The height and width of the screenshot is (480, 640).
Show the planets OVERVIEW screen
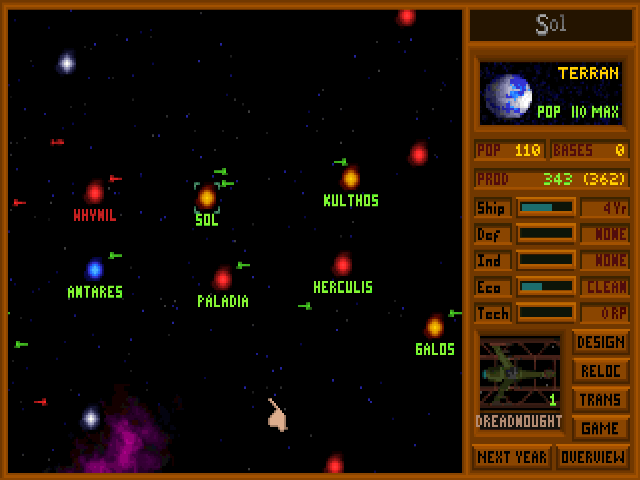pos(593,457)
